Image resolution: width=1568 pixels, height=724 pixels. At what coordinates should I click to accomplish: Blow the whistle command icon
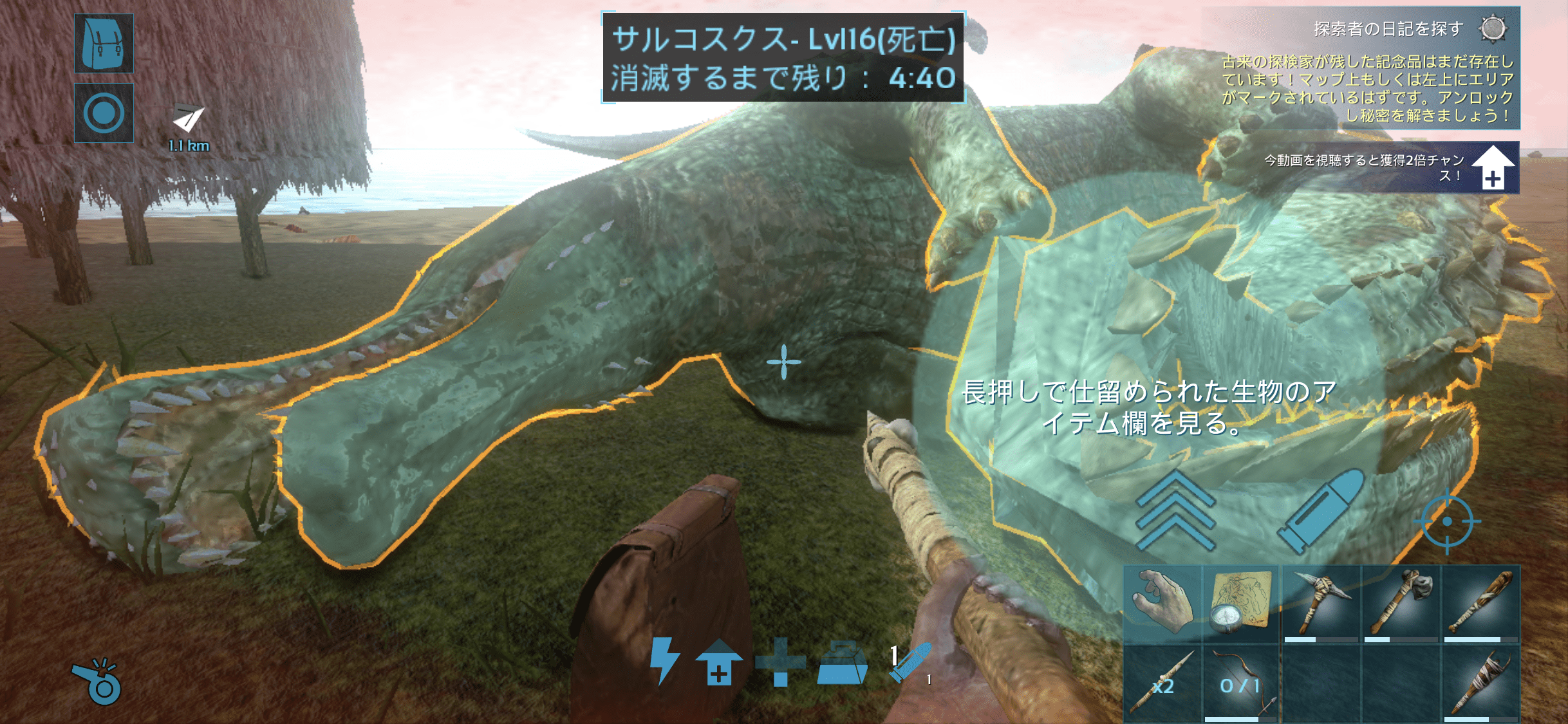click(98, 682)
